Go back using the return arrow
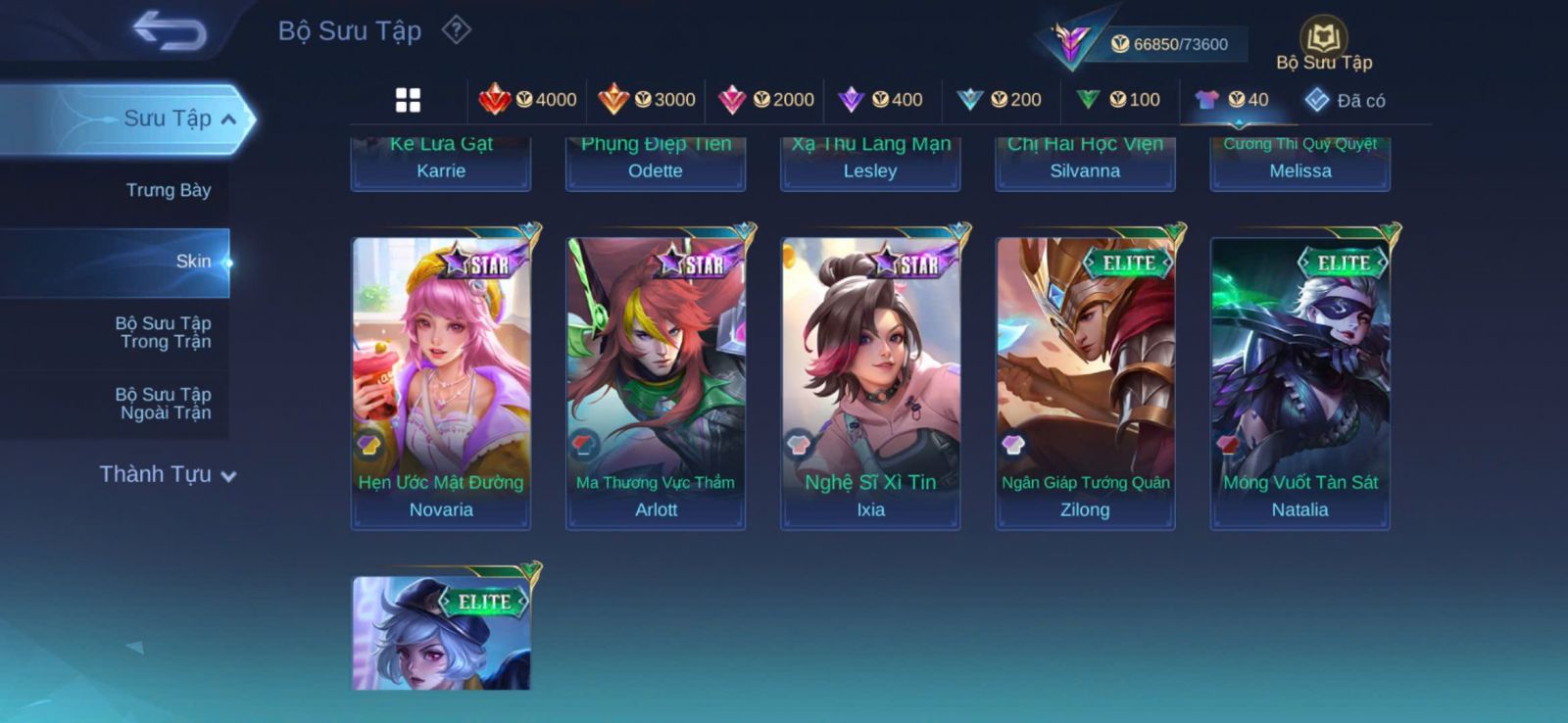Image resolution: width=1568 pixels, height=723 pixels. (x=170, y=30)
